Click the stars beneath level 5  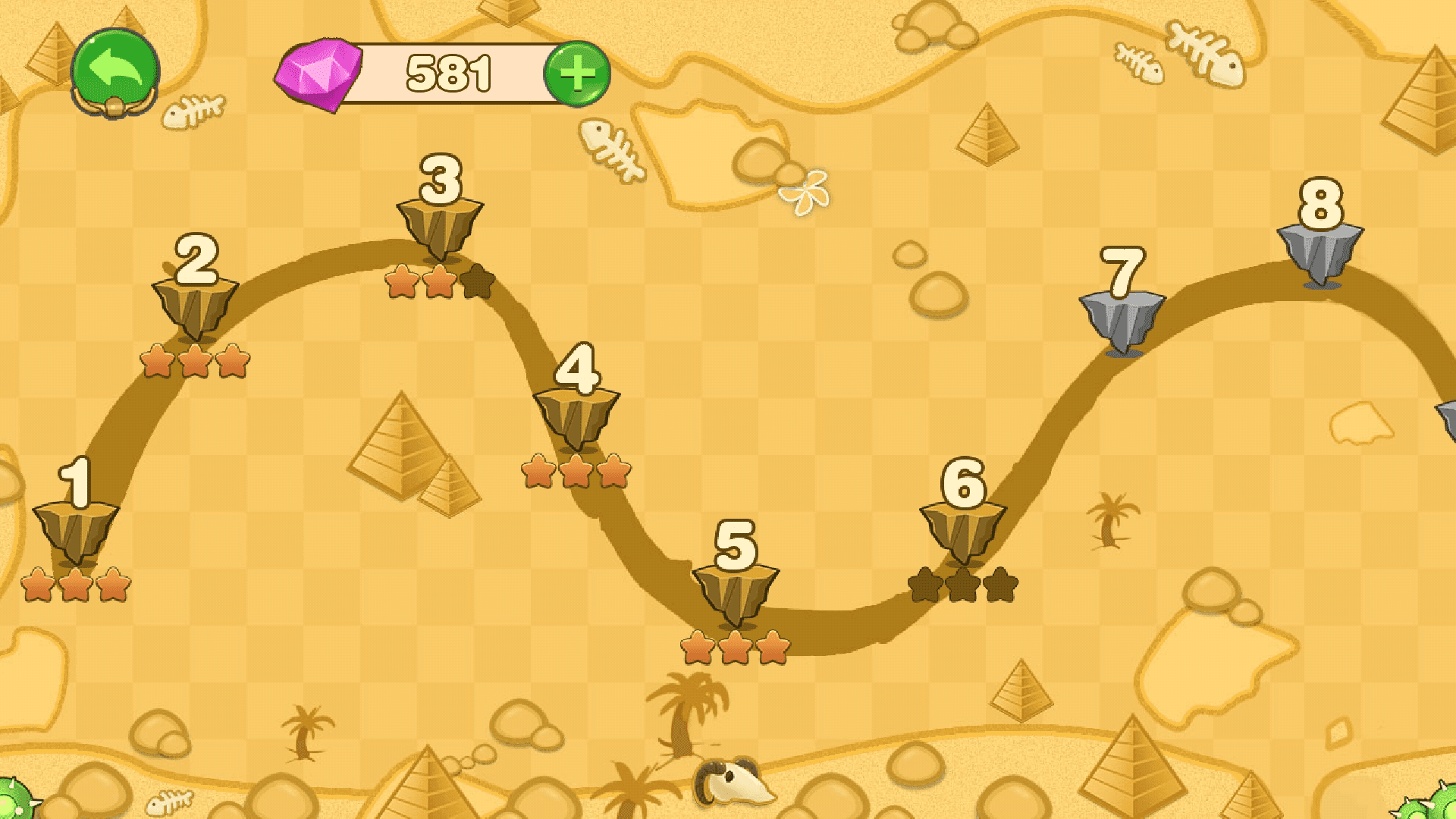pyautogui.click(x=736, y=648)
